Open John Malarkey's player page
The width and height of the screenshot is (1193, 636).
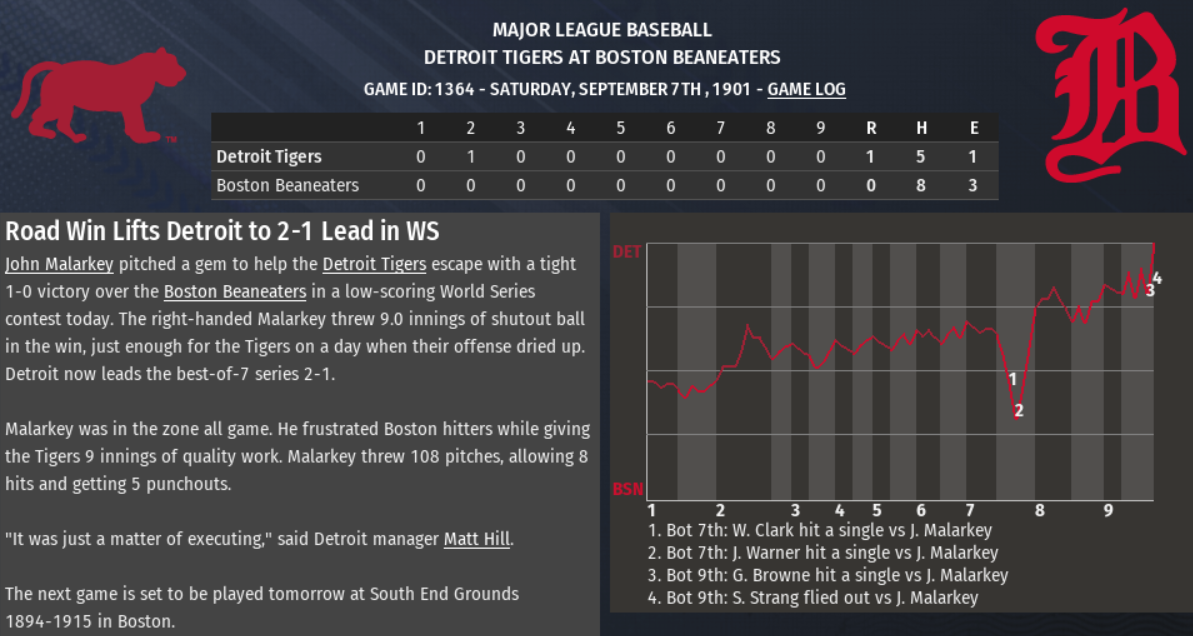[x=59, y=265]
